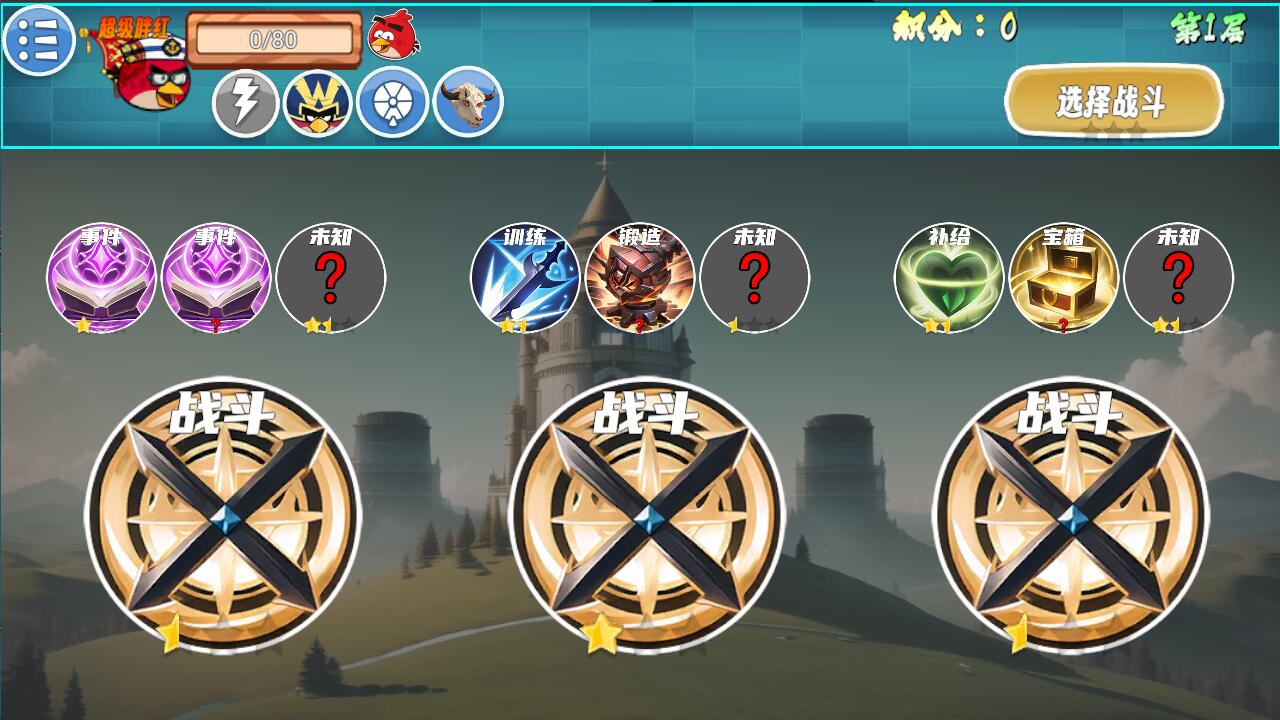Tap the white bull head icon
This screenshot has height=720, width=1280.
[x=468, y=102]
